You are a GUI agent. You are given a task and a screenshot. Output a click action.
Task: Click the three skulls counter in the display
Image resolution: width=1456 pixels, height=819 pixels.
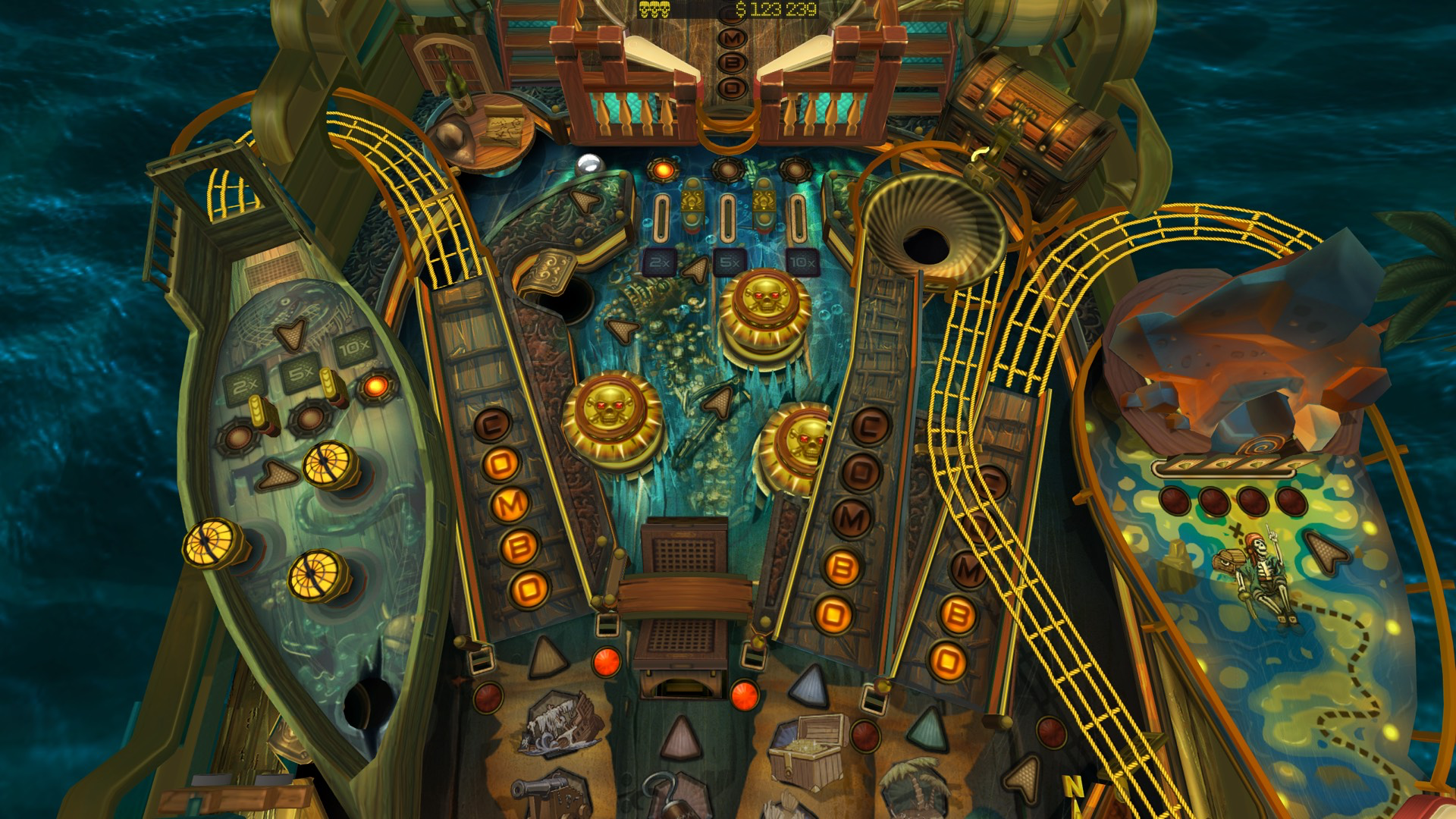pyautogui.click(x=656, y=9)
